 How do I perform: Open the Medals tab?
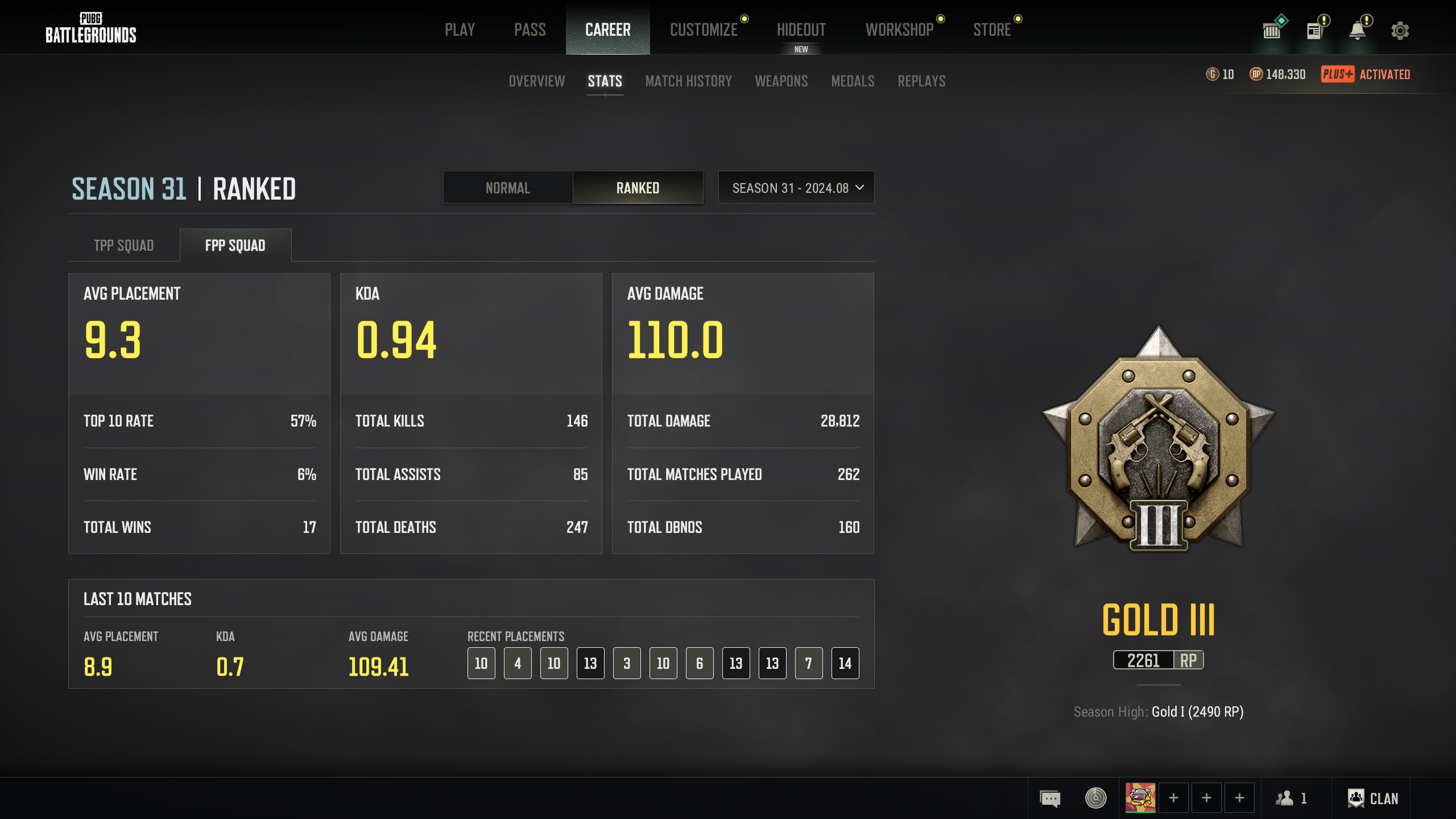pos(853,81)
